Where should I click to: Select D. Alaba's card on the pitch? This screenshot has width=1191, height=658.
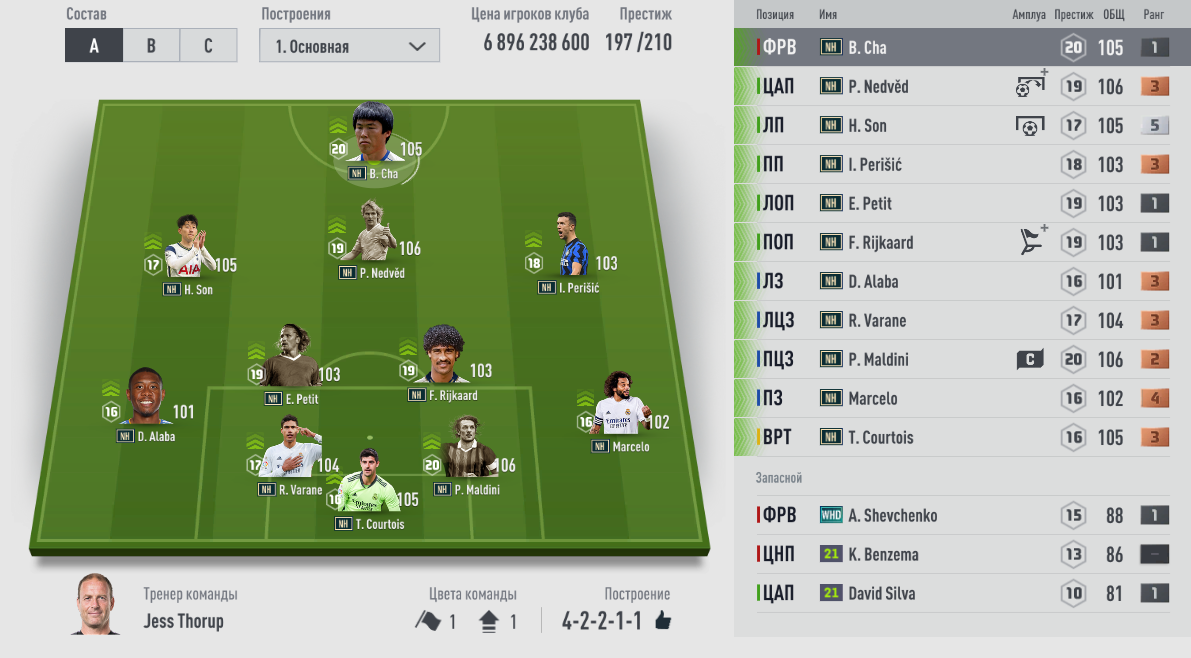pos(150,400)
